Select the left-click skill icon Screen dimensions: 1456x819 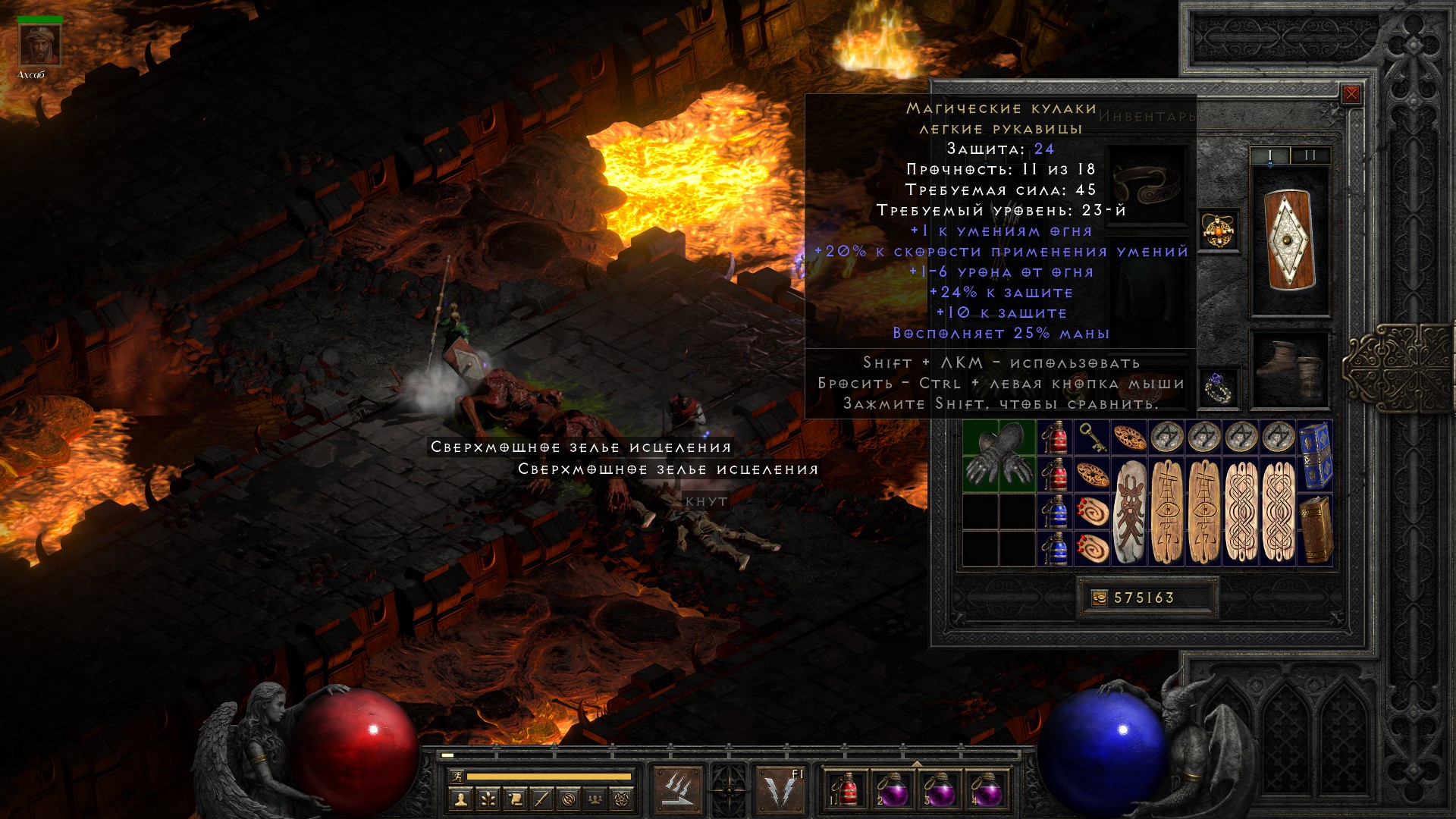tap(677, 790)
